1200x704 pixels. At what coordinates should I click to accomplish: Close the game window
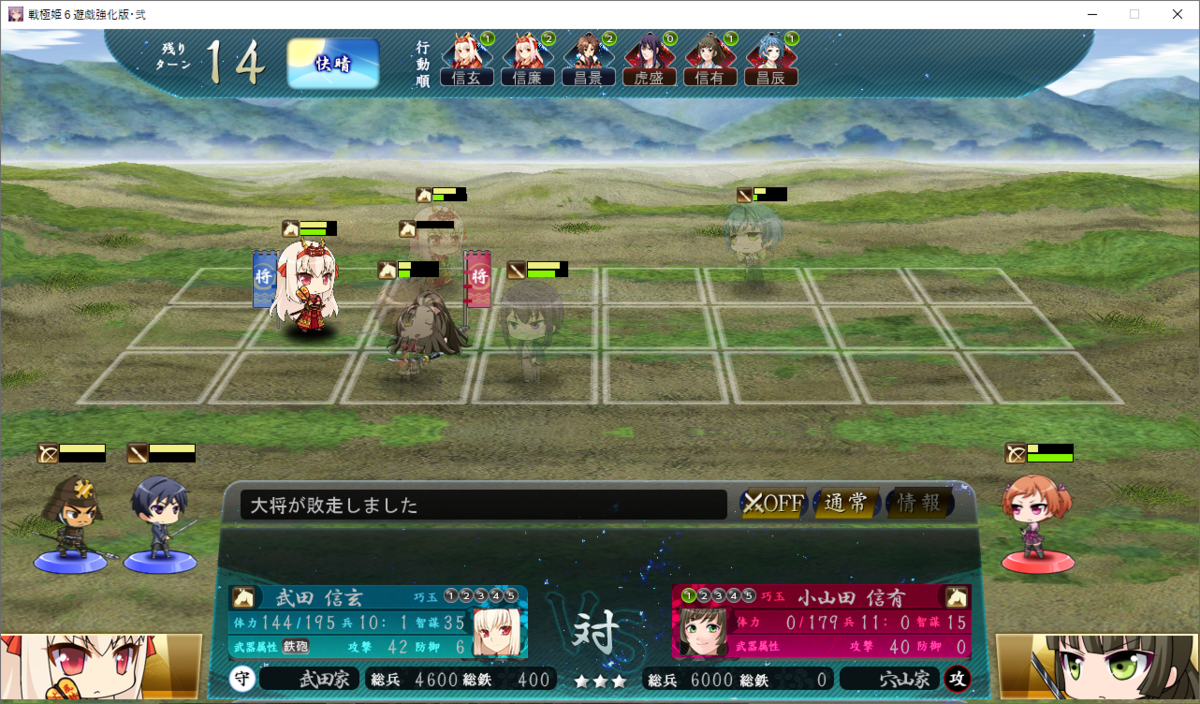pyautogui.click(x=1176, y=14)
